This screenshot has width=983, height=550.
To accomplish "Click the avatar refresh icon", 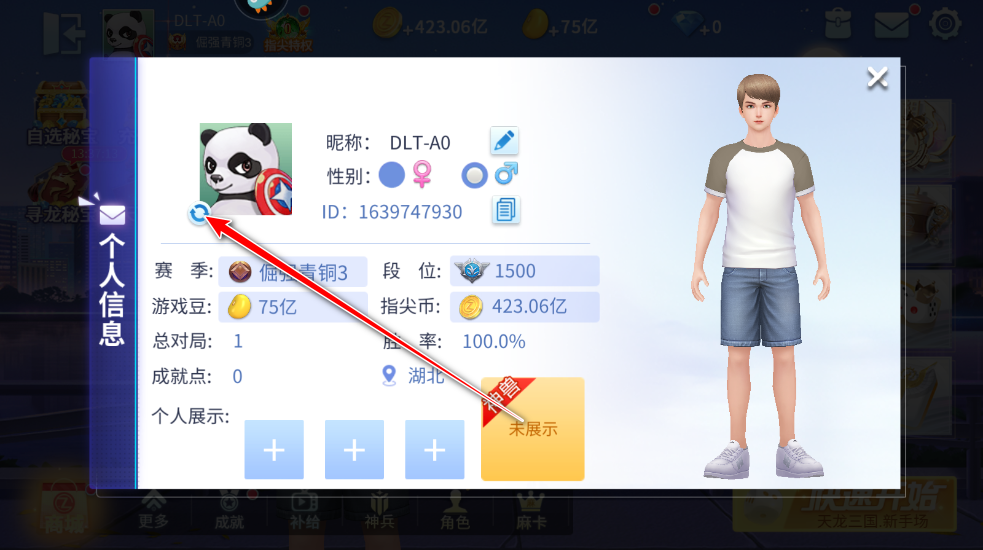I will (x=199, y=212).
